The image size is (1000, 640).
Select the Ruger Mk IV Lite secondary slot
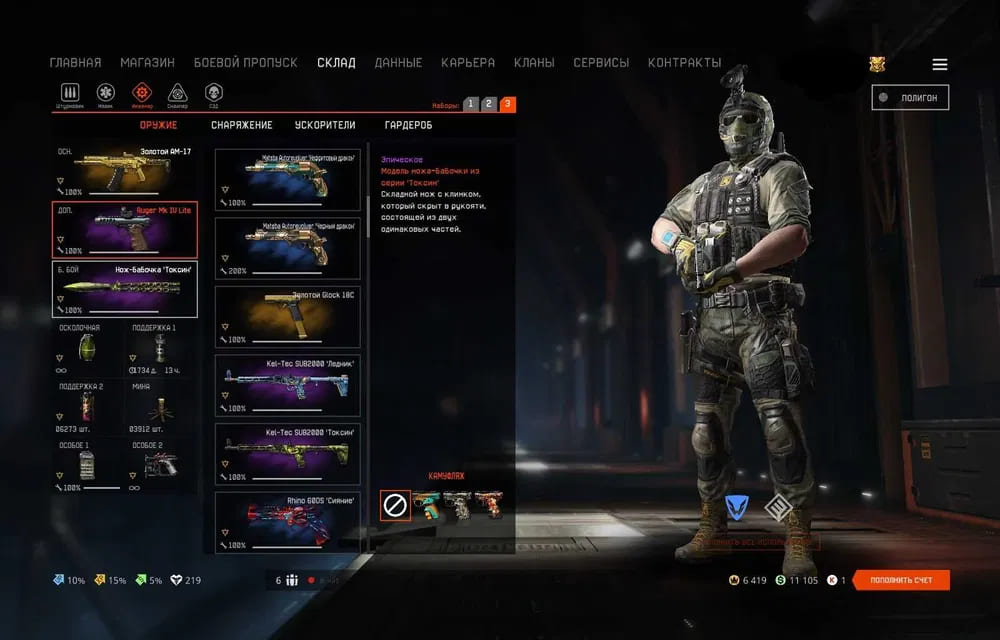pos(124,230)
